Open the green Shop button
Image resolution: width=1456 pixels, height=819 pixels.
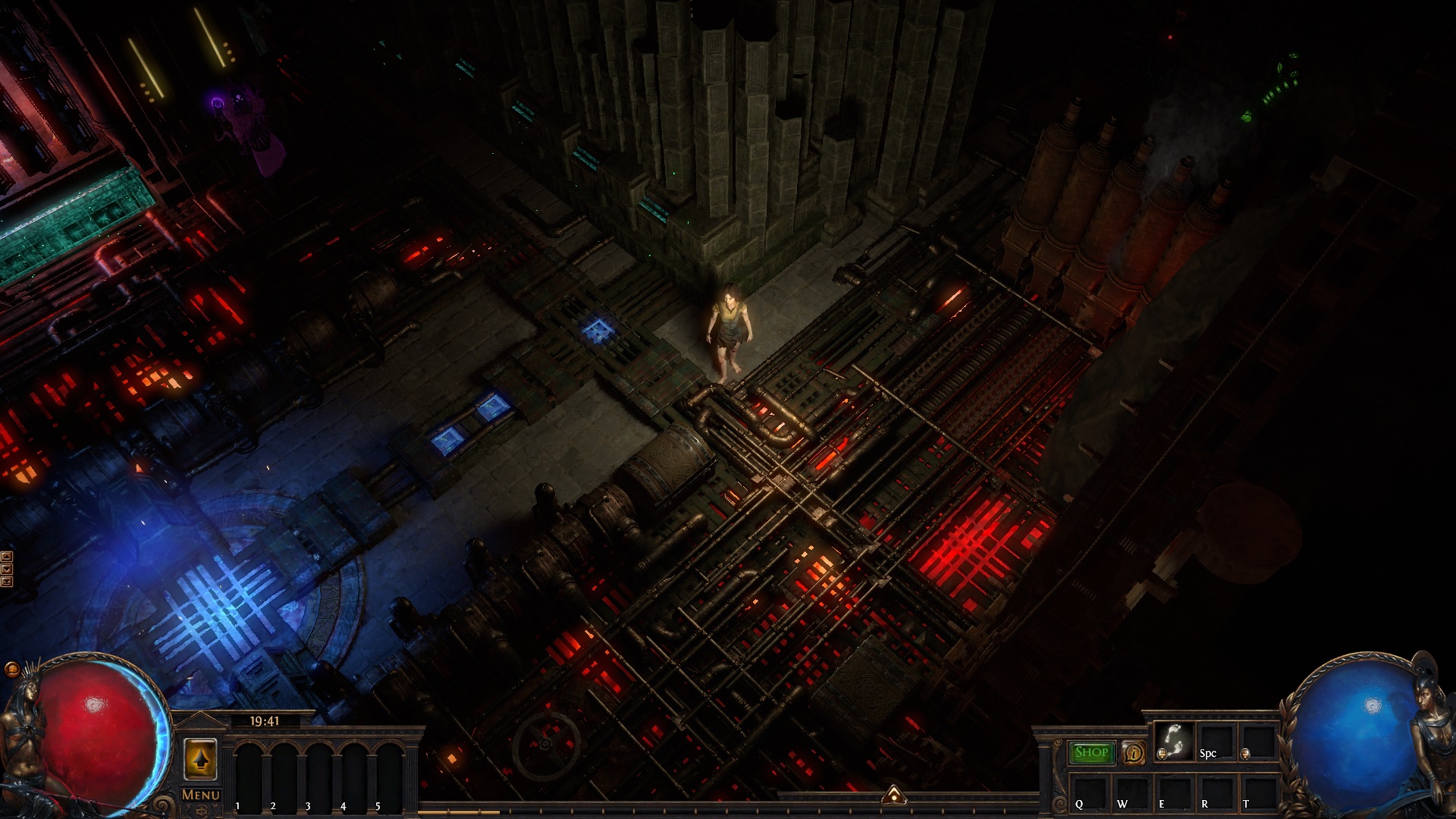[1092, 752]
